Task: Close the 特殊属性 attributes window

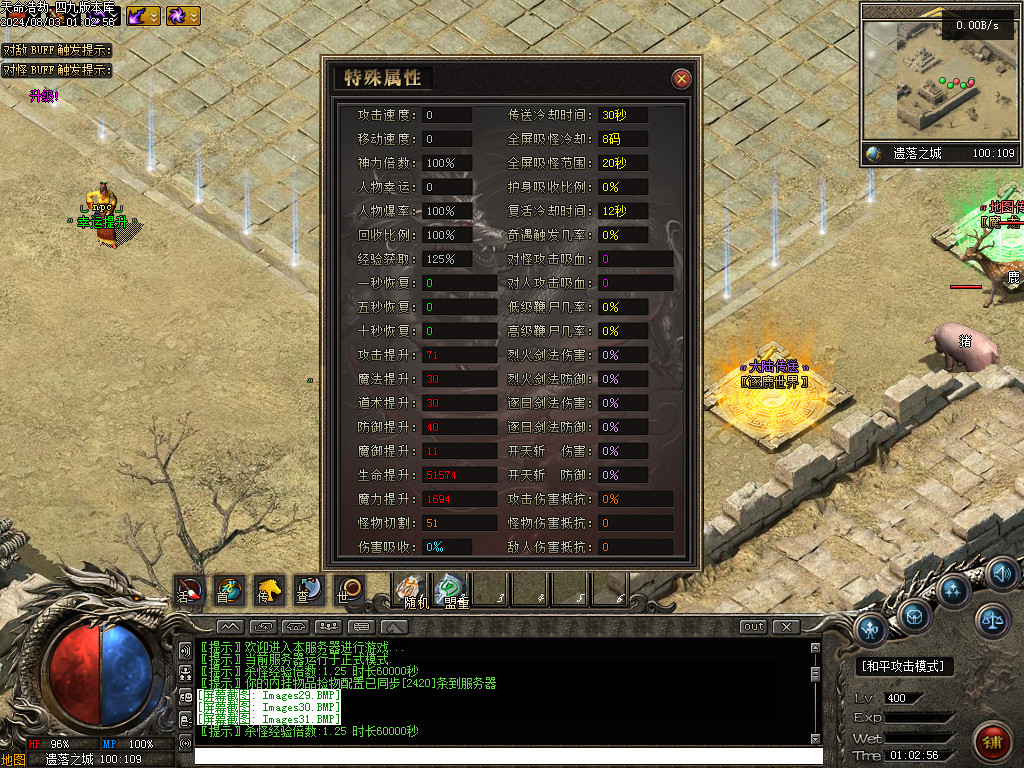Action: tap(681, 79)
